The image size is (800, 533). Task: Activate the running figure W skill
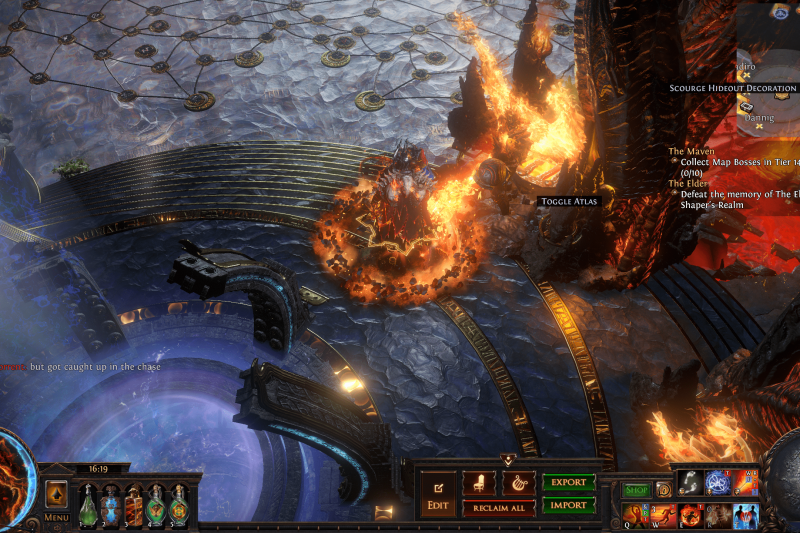point(663,515)
